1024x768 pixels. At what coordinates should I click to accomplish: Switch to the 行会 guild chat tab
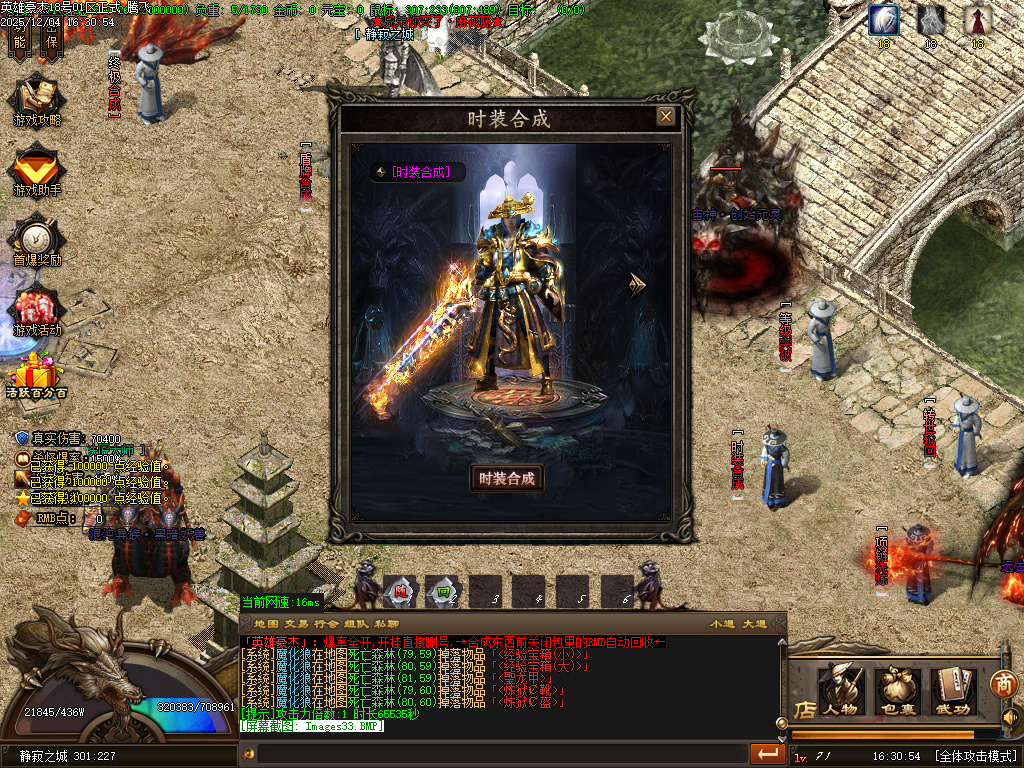click(x=327, y=623)
